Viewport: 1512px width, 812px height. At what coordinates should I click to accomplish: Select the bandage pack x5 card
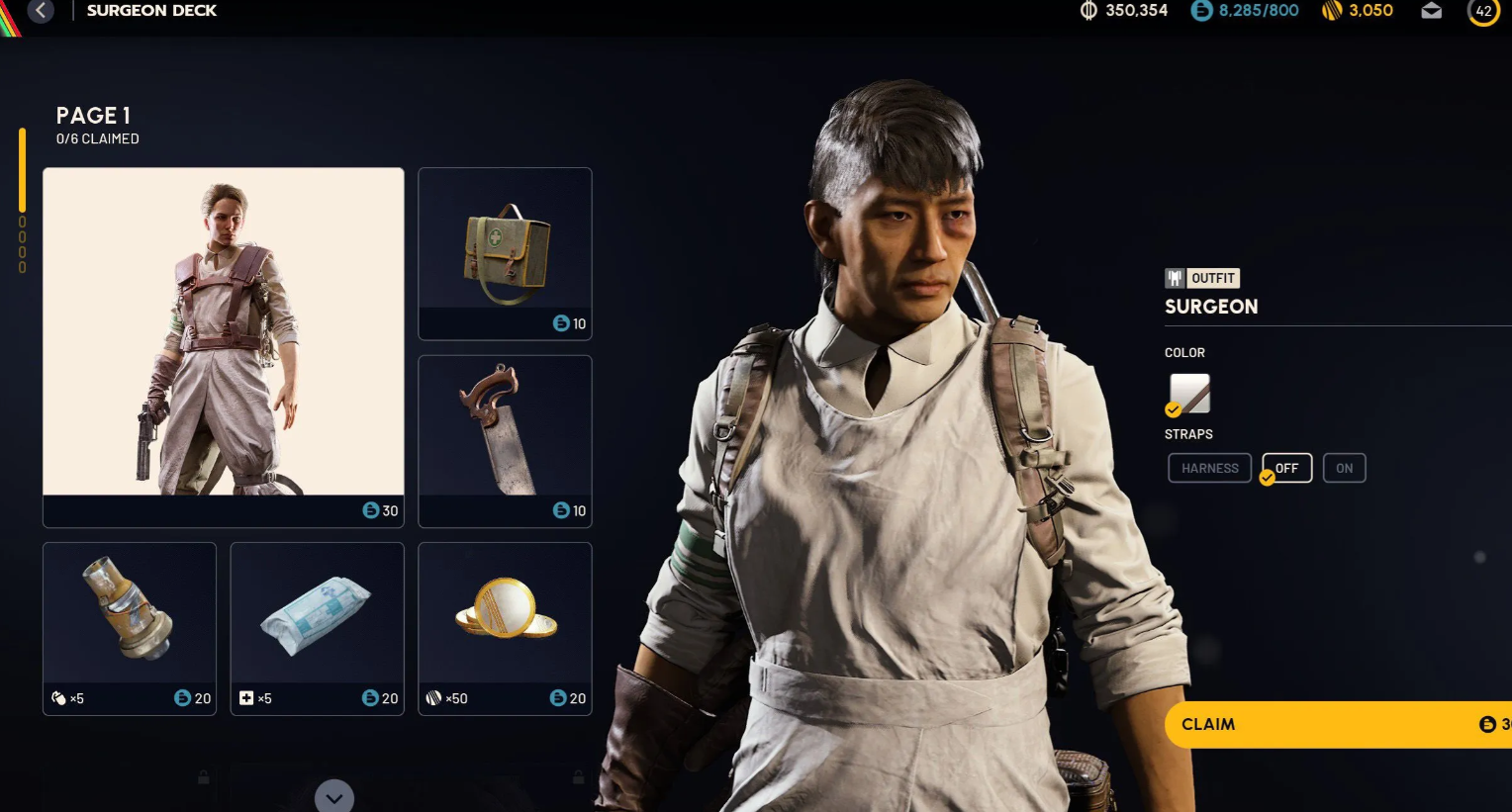click(x=317, y=627)
